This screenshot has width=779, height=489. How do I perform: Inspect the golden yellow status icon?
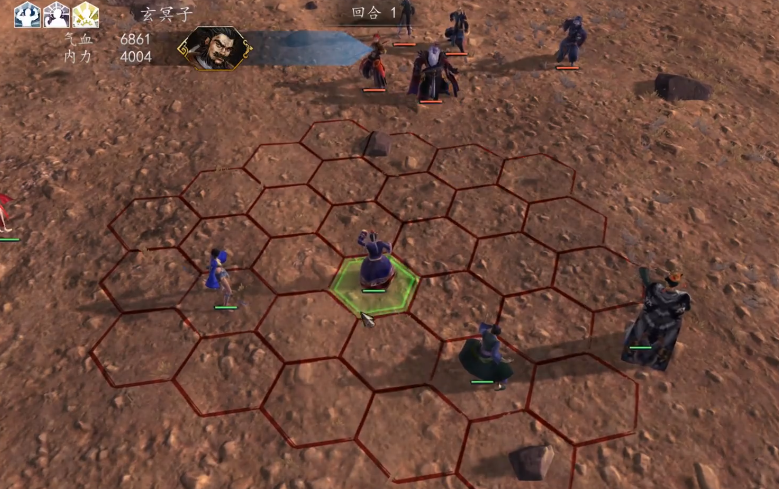[x=86, y=15]
